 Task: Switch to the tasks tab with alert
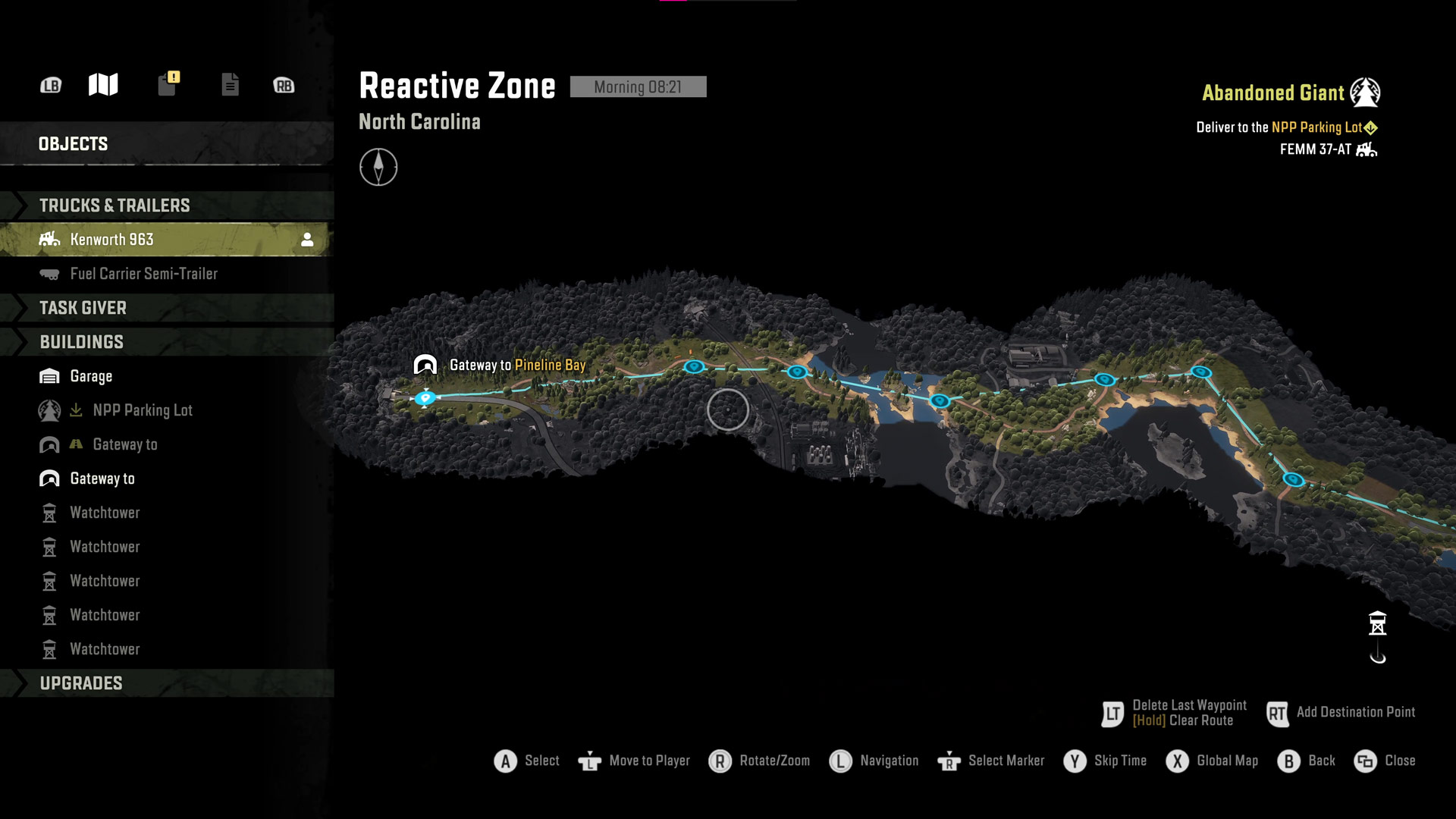click(168, 84)
